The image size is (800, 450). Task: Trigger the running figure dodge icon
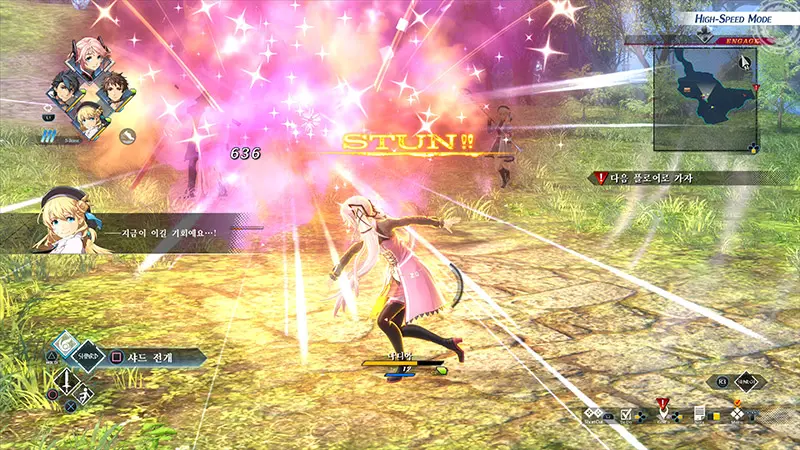pyautogui.click(x=84, y=395)
